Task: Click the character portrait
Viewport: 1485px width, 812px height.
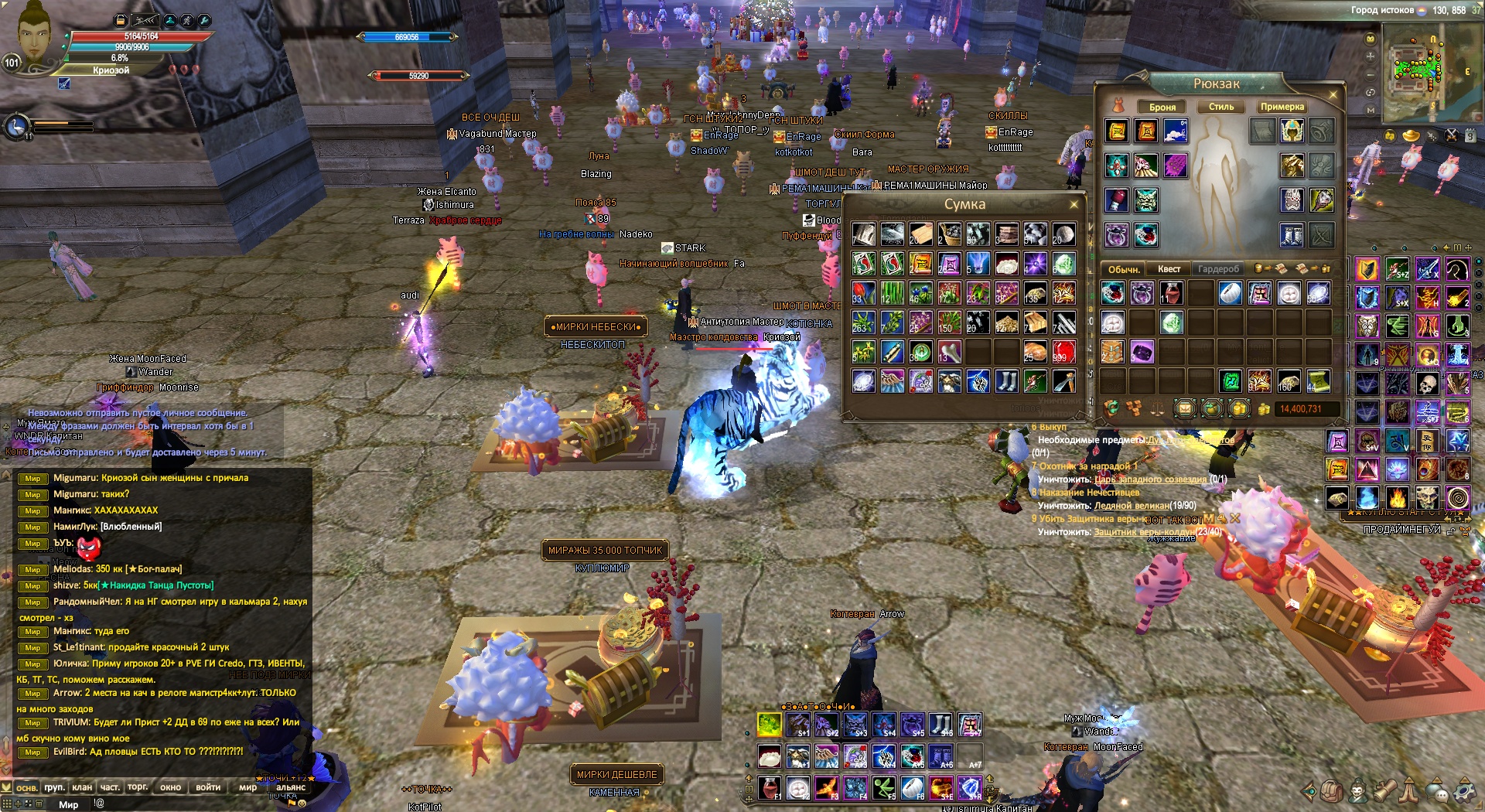Action: tap(33, 35)
